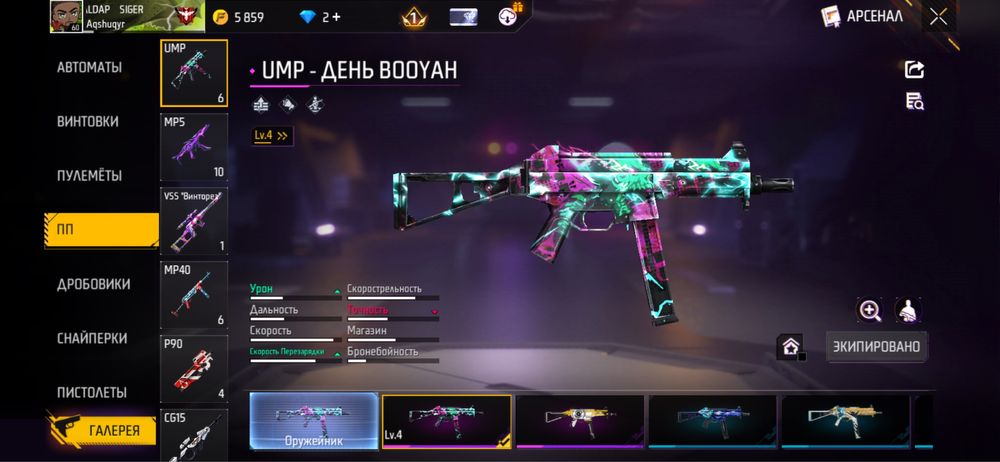1000x462 pixels.
Task: Close the arsenal screen
Action: coord(938,16)
